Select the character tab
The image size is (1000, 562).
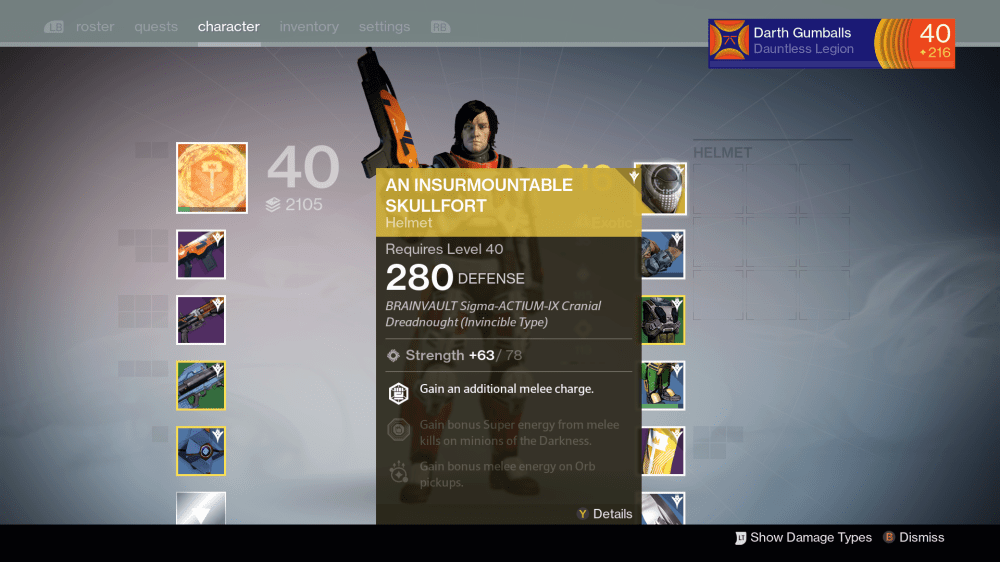point(229,27)
